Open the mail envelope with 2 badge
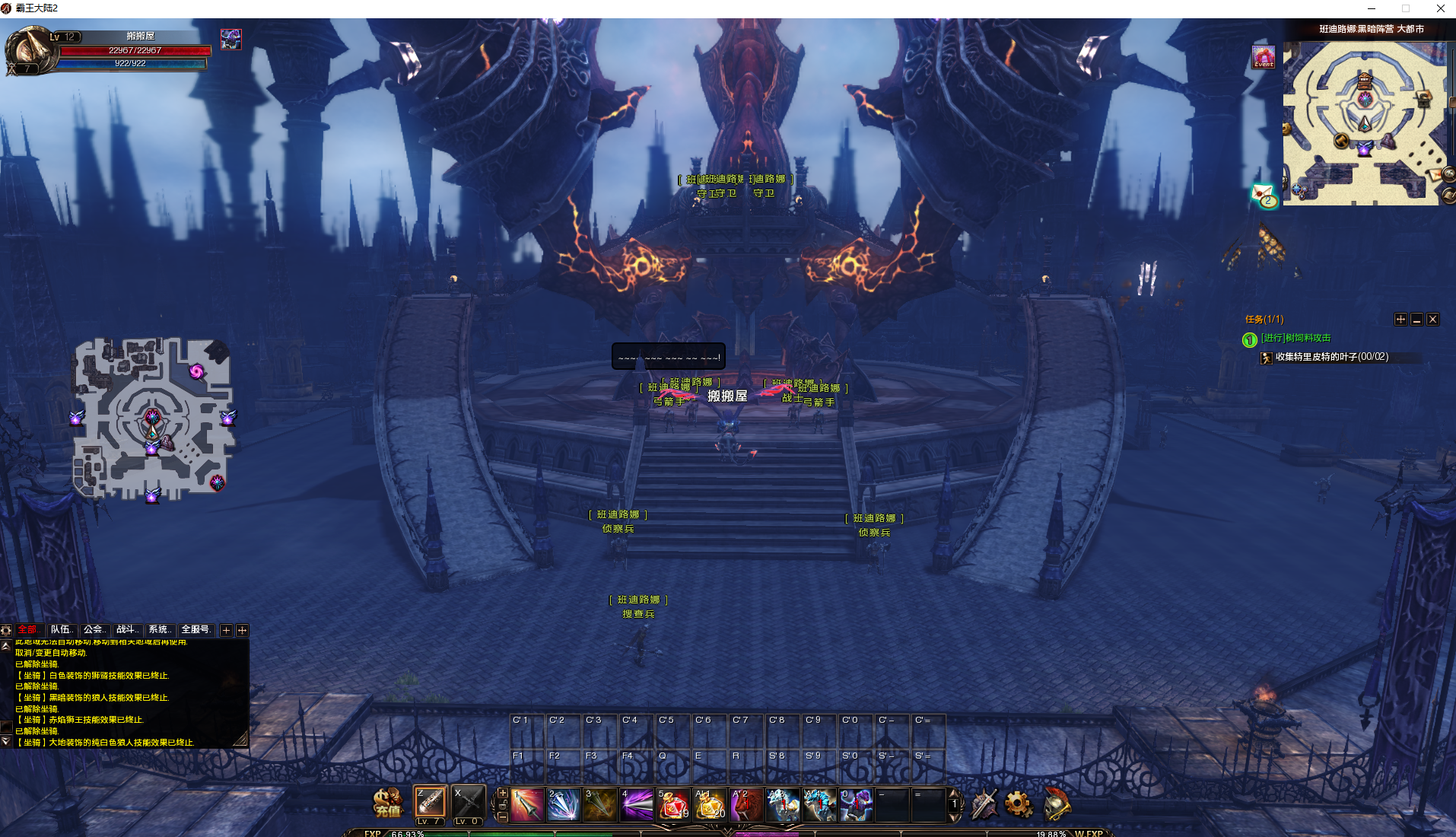The width and height of the screenshot is (1456, 837). click(1264, 196)
